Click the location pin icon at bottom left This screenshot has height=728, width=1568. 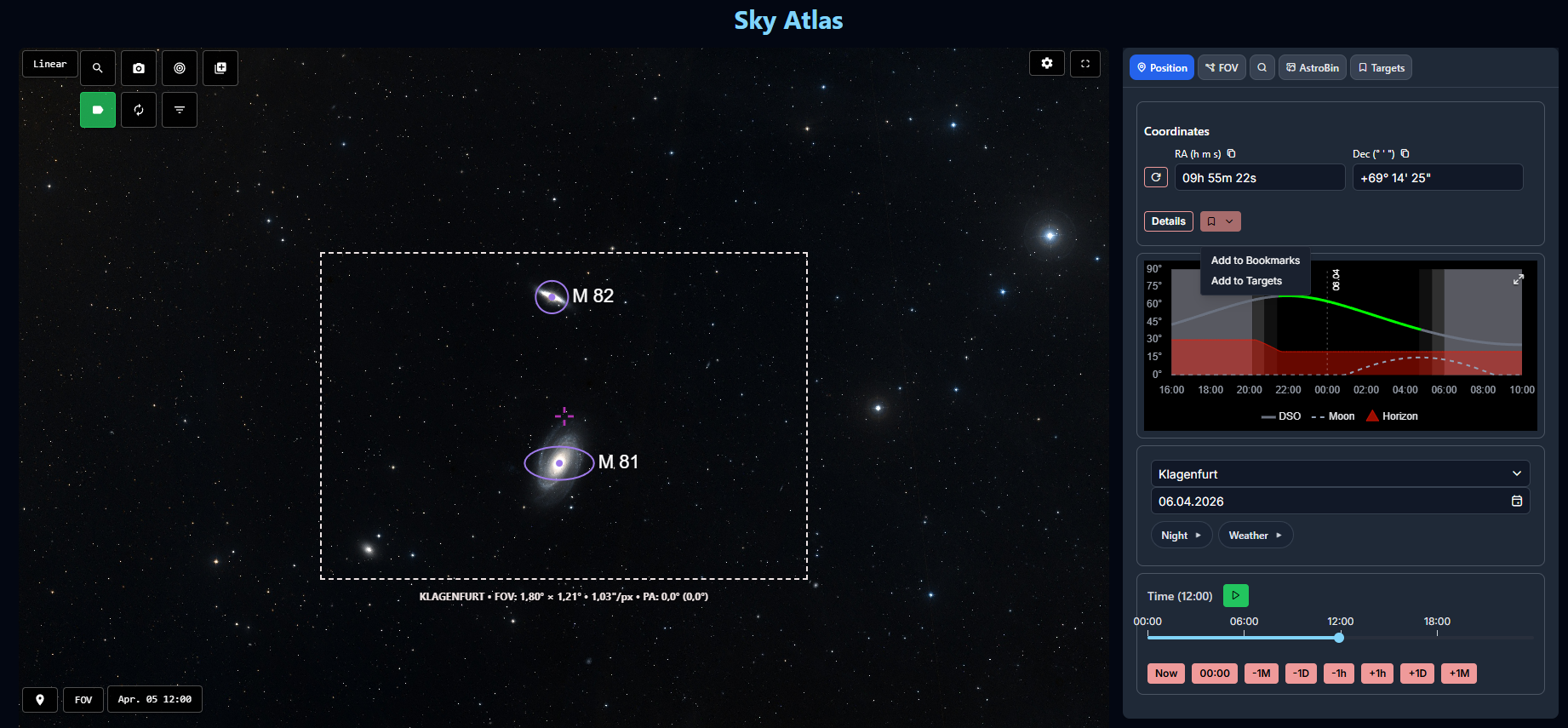pos(39,699)
